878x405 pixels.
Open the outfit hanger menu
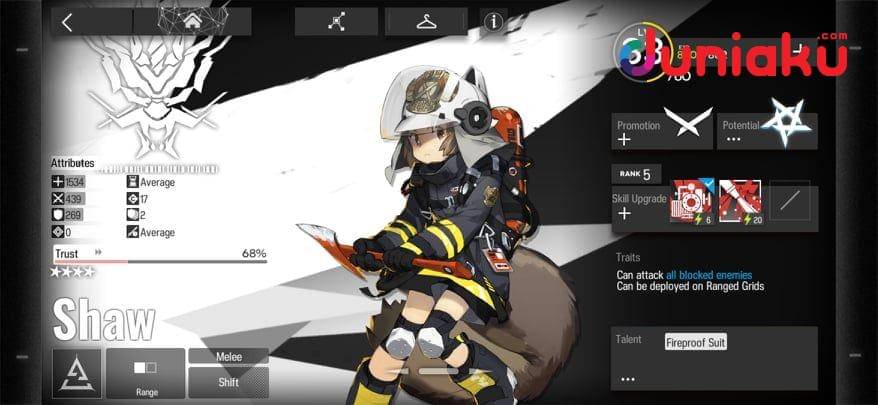[x=426, y=22]
